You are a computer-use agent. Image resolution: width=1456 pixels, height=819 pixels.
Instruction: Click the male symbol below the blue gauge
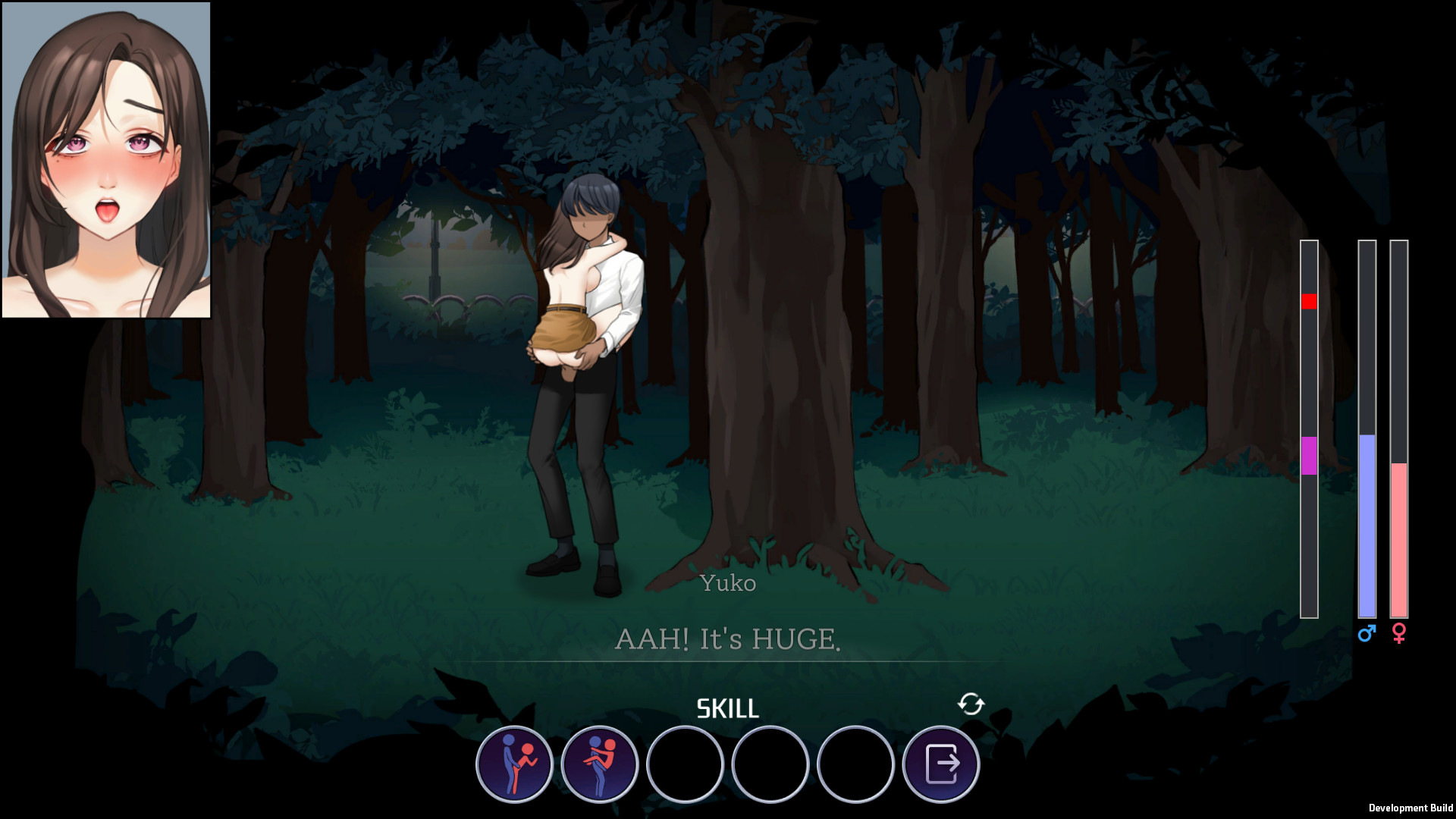pos(1367,634)
